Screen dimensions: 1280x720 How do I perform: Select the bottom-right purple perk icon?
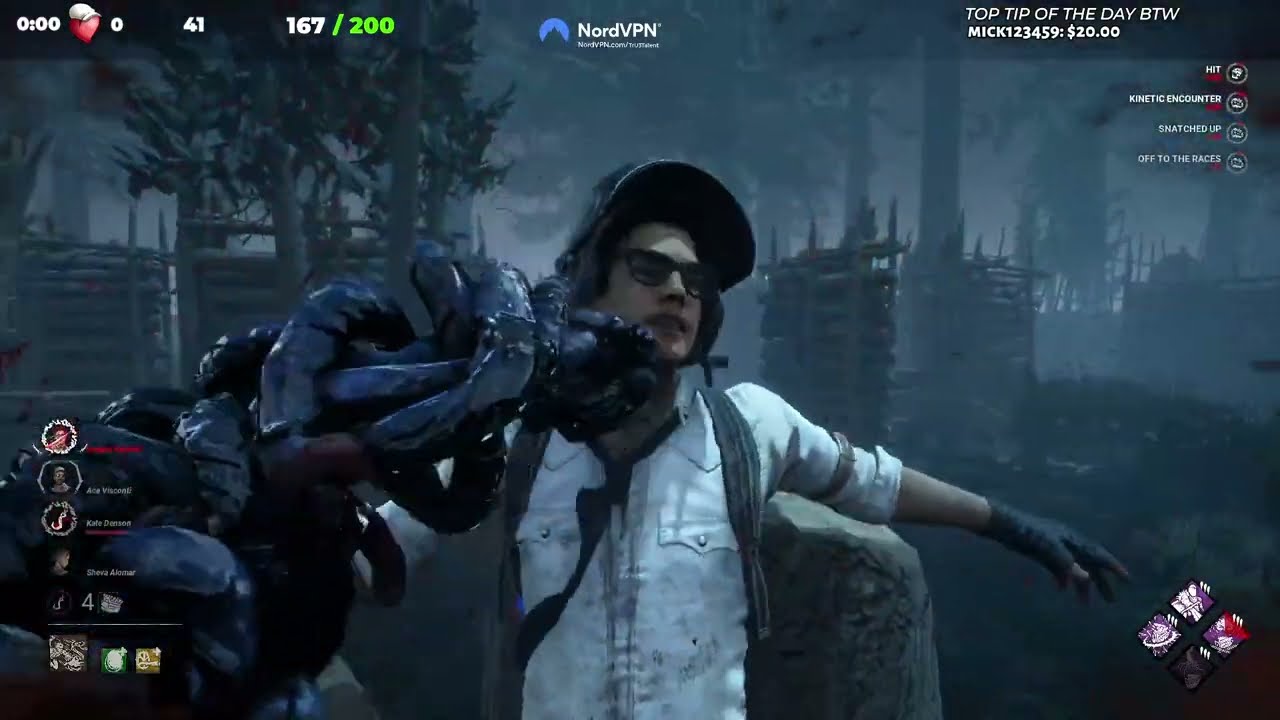point(1226,633)
